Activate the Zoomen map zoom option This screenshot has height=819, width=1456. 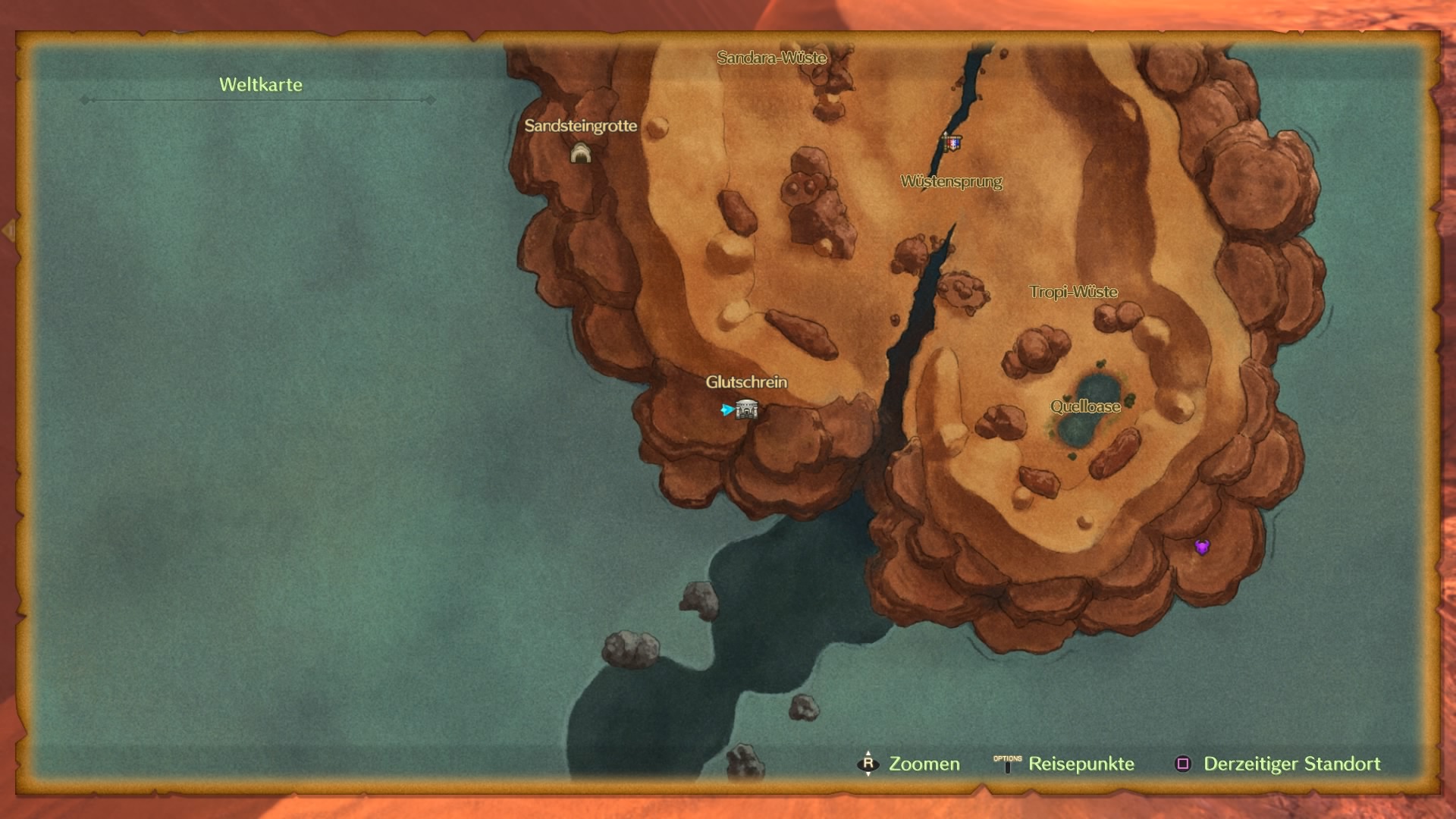pyautogui.click(x=908, y=764)
